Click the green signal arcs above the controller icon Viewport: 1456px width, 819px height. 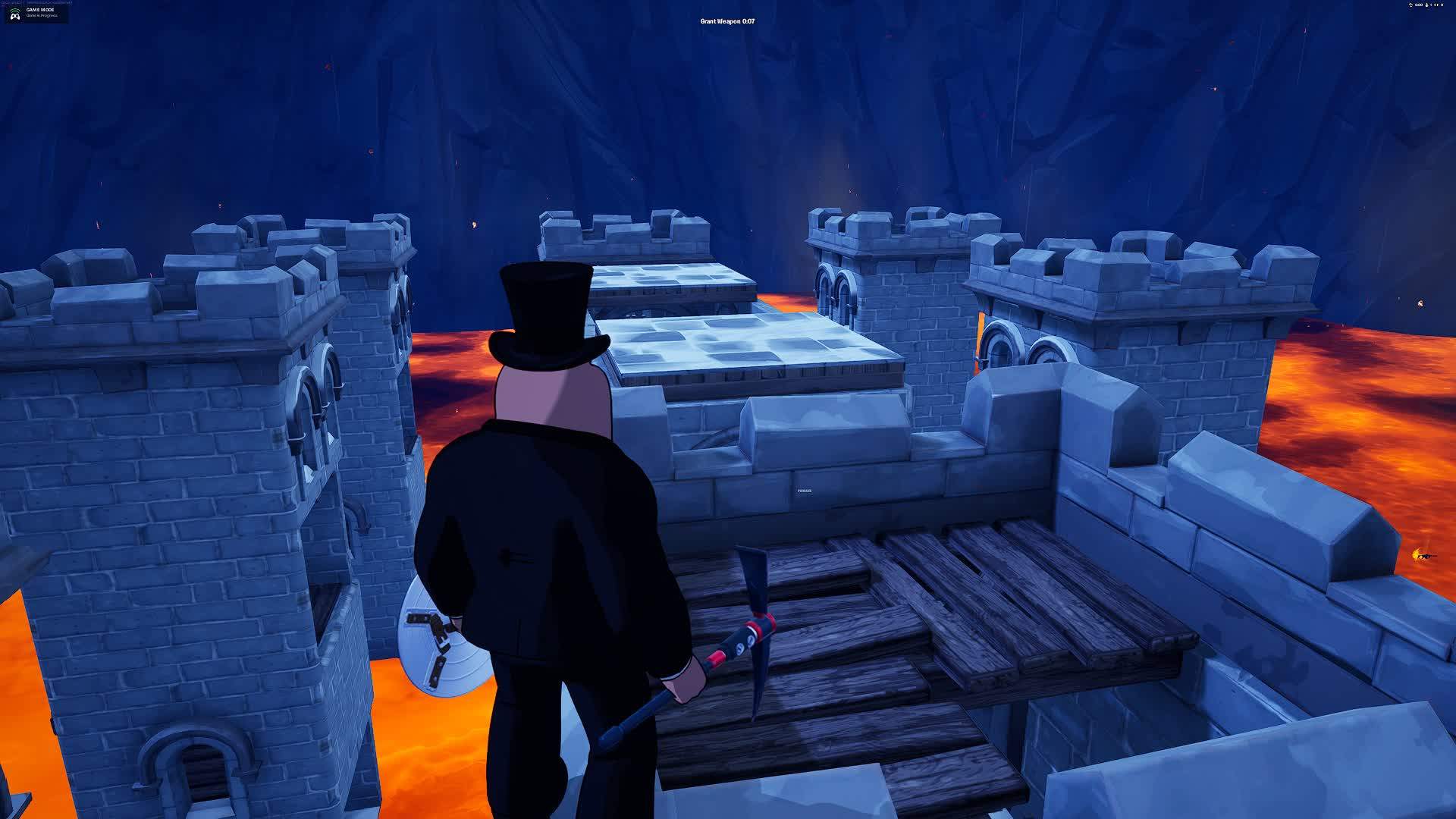pyautogui.click(x=15, y=10)
